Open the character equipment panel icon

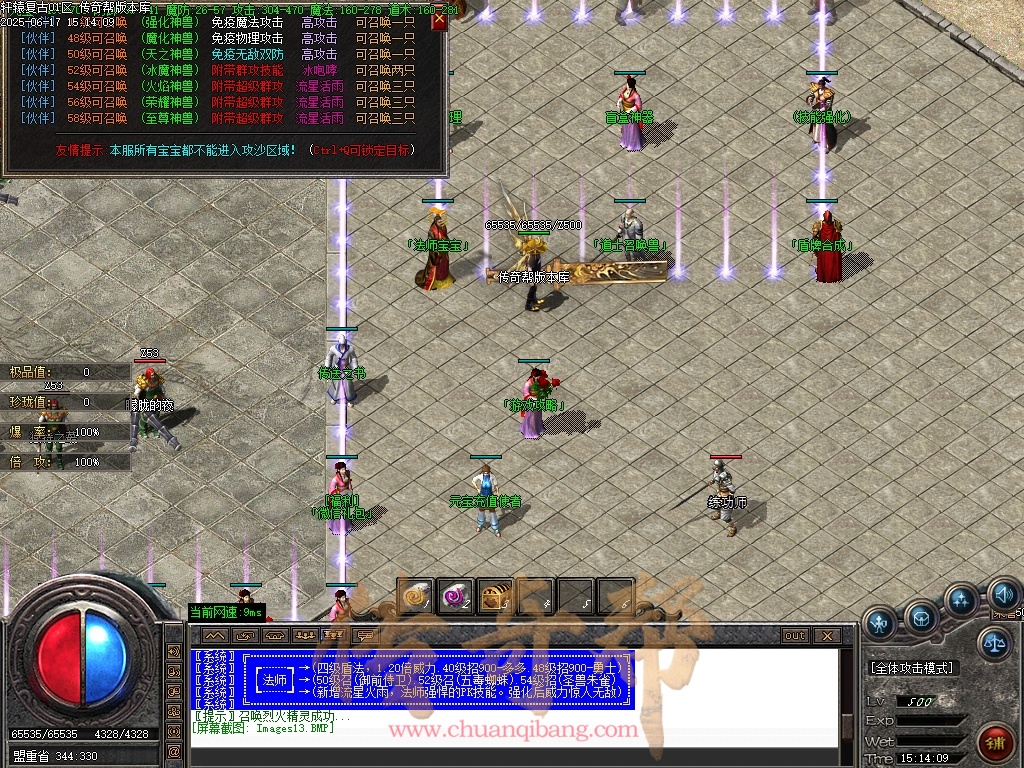pos(880,623)
